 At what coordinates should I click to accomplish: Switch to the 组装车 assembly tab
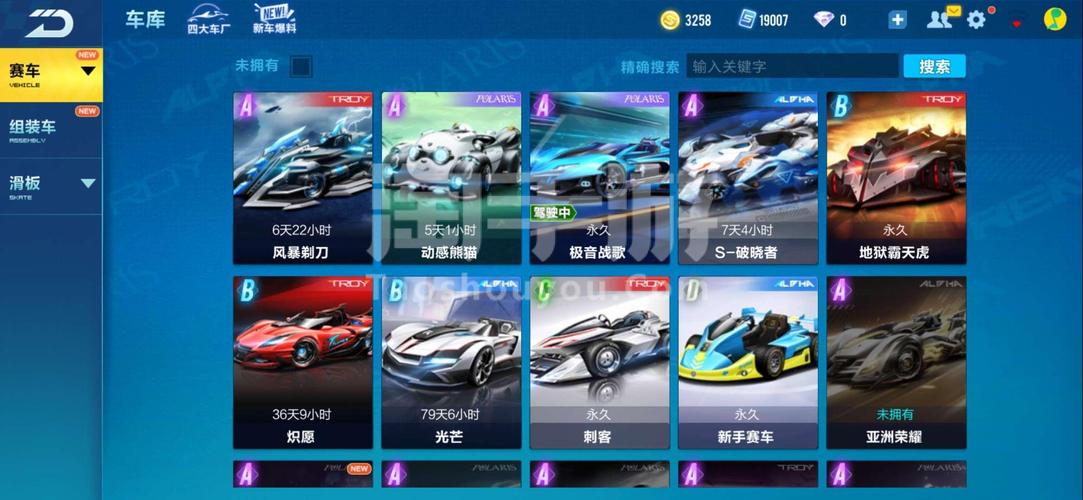(x=50, y=130)
